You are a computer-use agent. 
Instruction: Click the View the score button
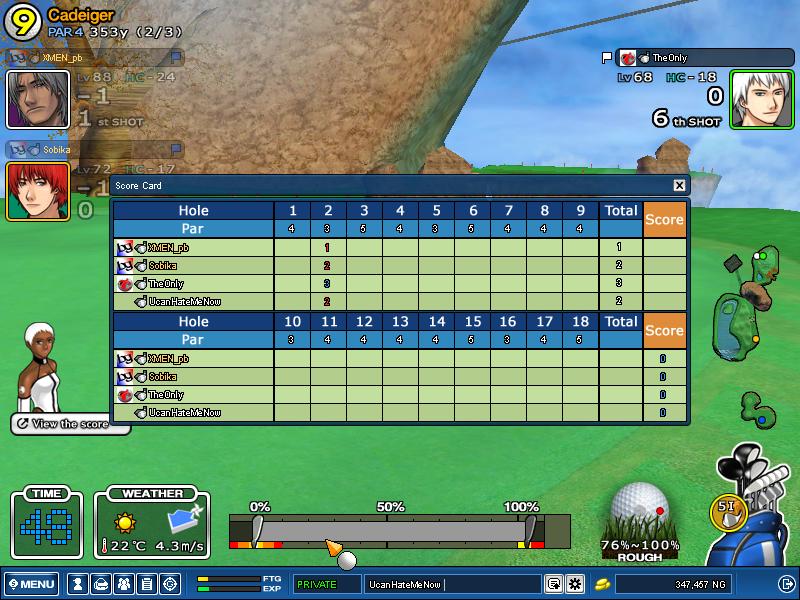coord(70,424)
